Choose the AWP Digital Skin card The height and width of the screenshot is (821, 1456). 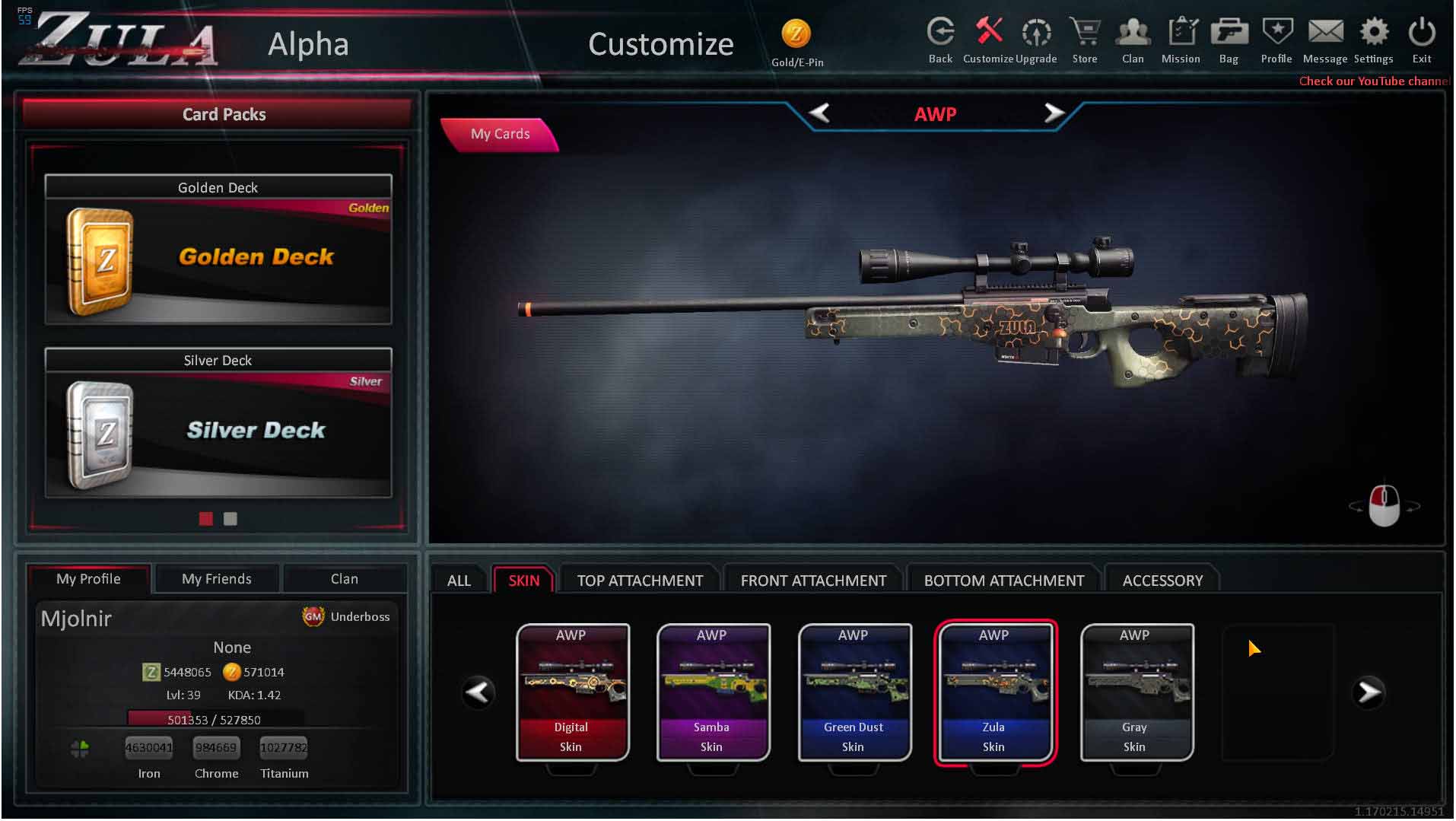(x=572, y=692)
